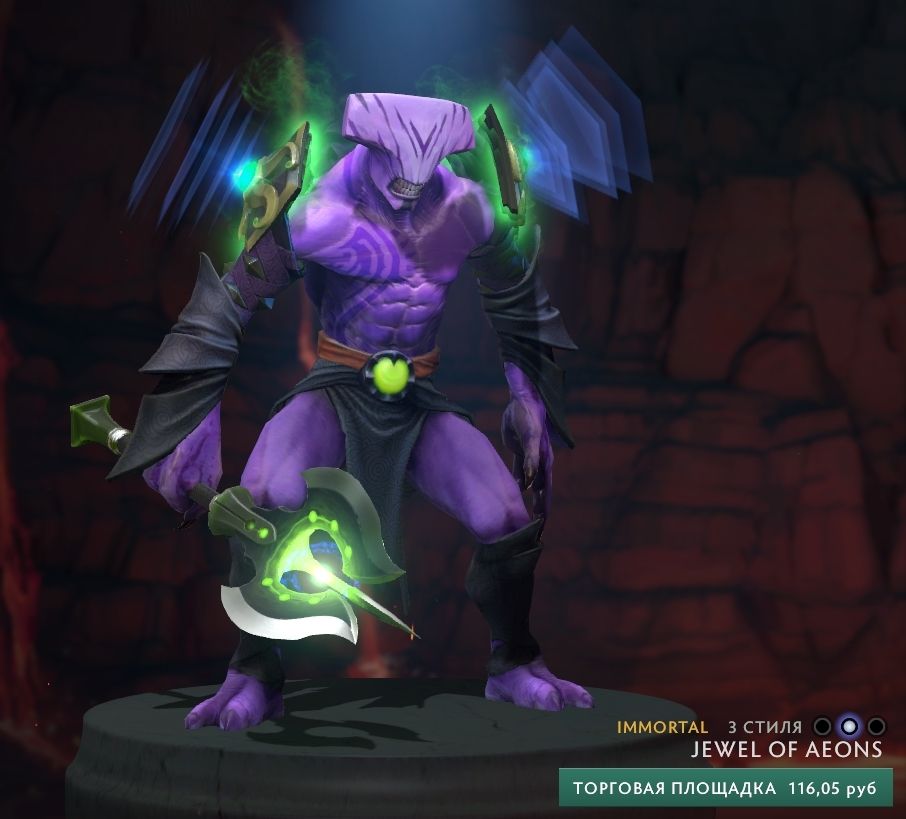This screenshot has width=906, height=819.
Task: Select the first Jewel of Aeons style
Action: pyautogui.click(x=822, y=726)
